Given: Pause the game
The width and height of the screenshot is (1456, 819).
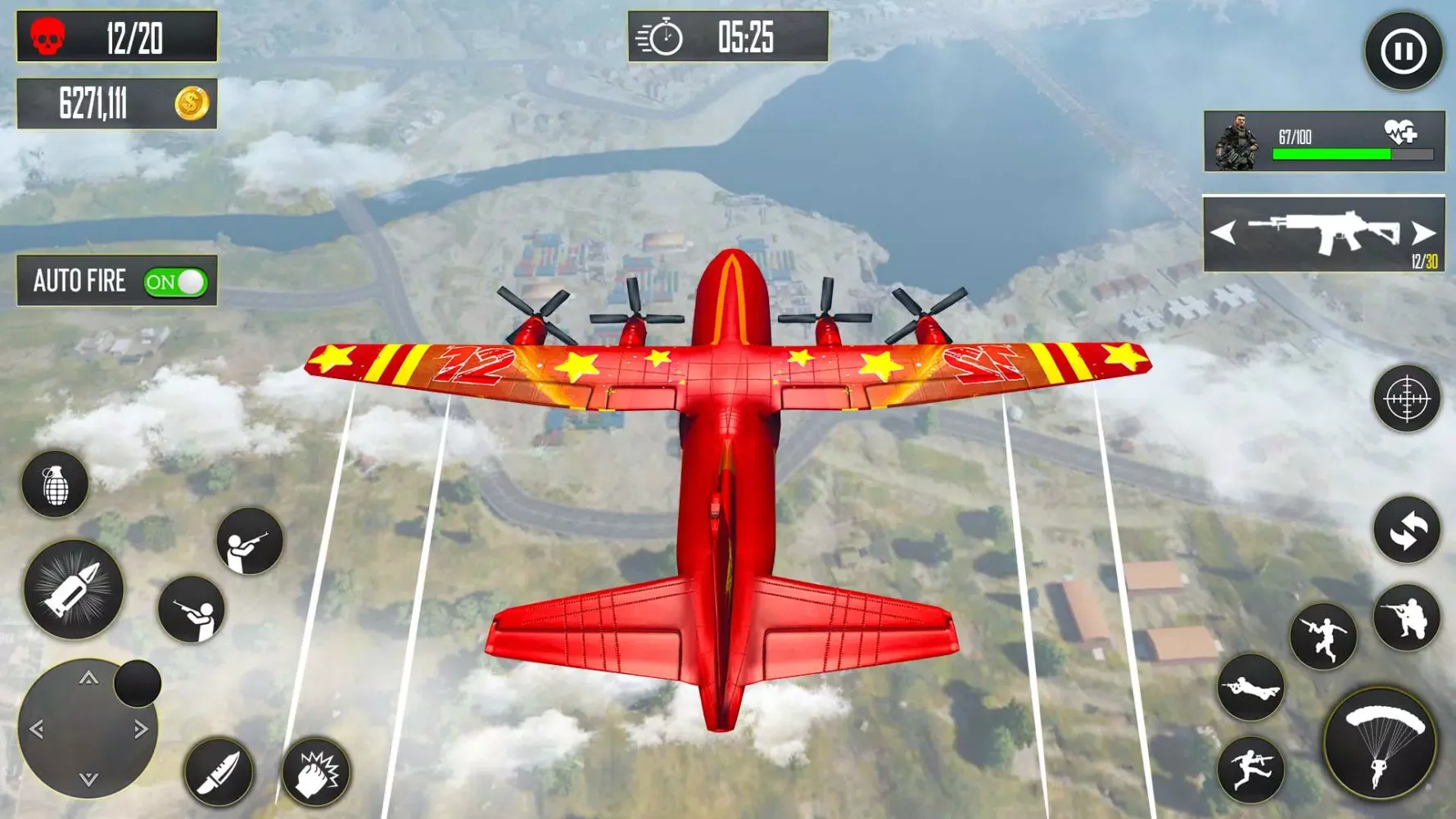Looking at the screenshot, I should [x=1403, y=52].
